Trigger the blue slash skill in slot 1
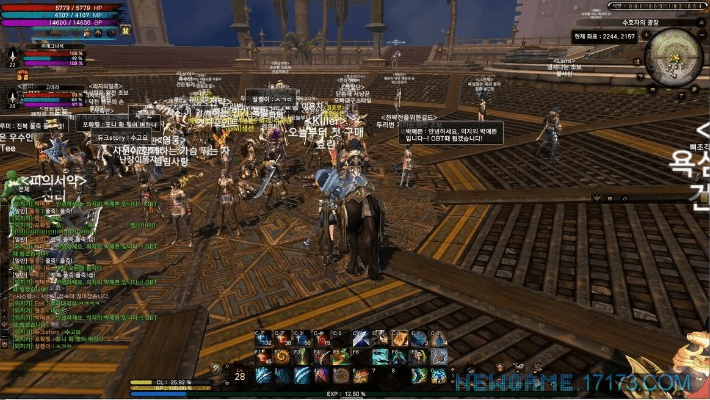 click(x=263, y=375)
